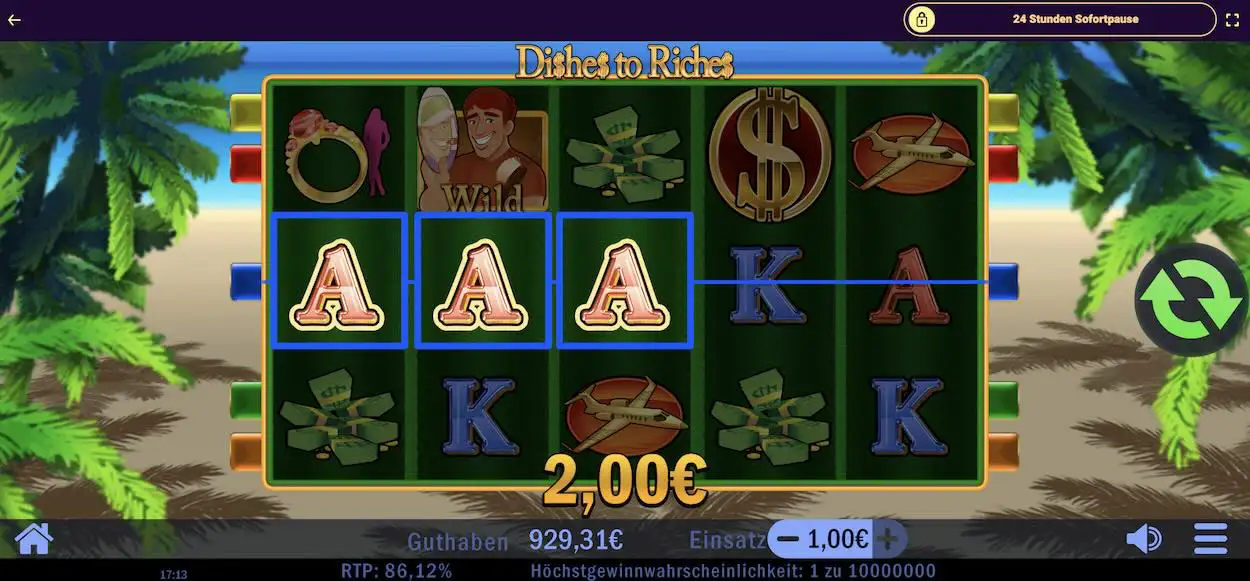Screen dimensions: 1250x581
Task: Spin the reels with the green arrows button
Action: pyautogui.click(x=1191, y=300)
